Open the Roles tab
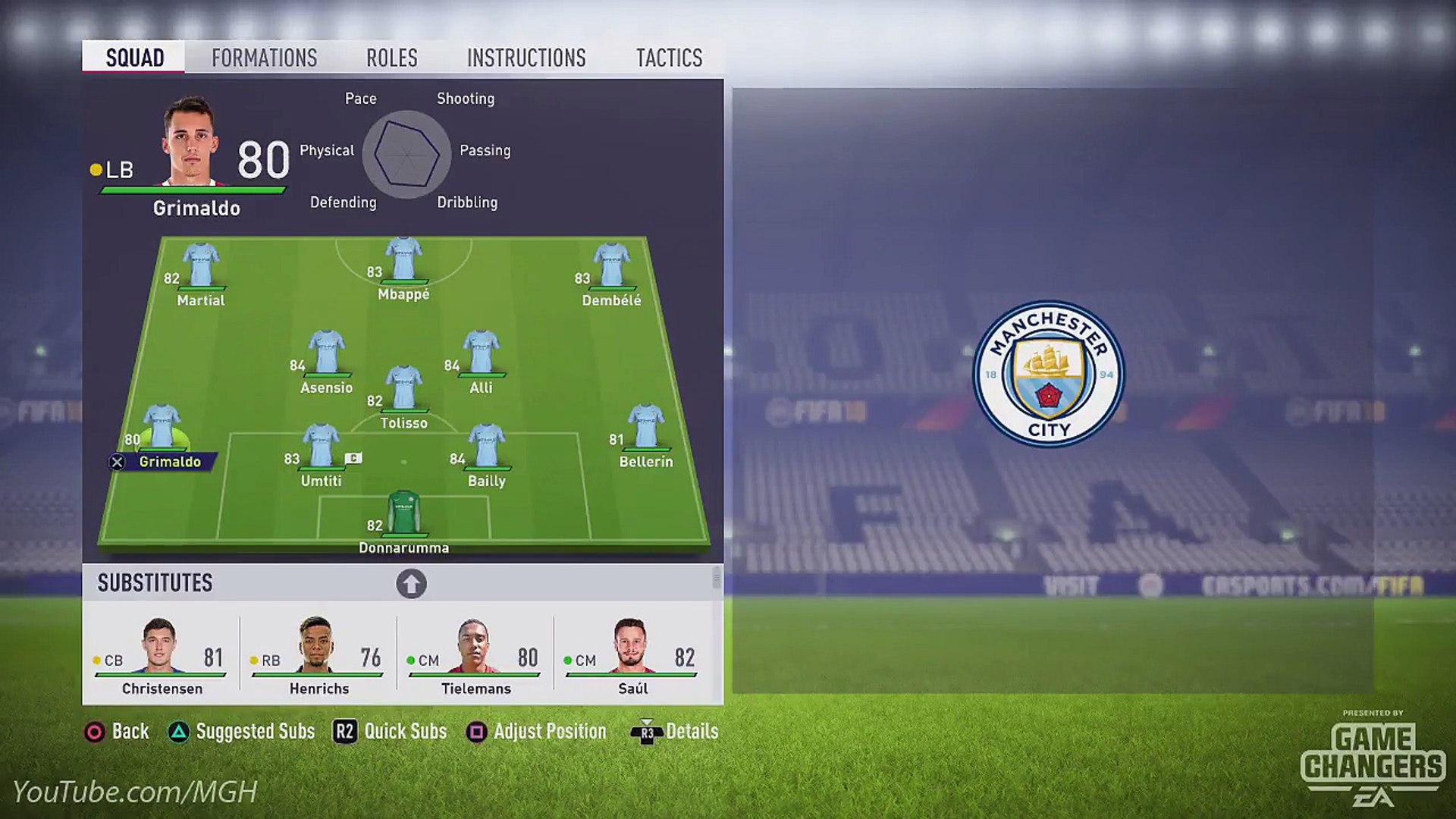1456x819 pixels. click(391, 58)
